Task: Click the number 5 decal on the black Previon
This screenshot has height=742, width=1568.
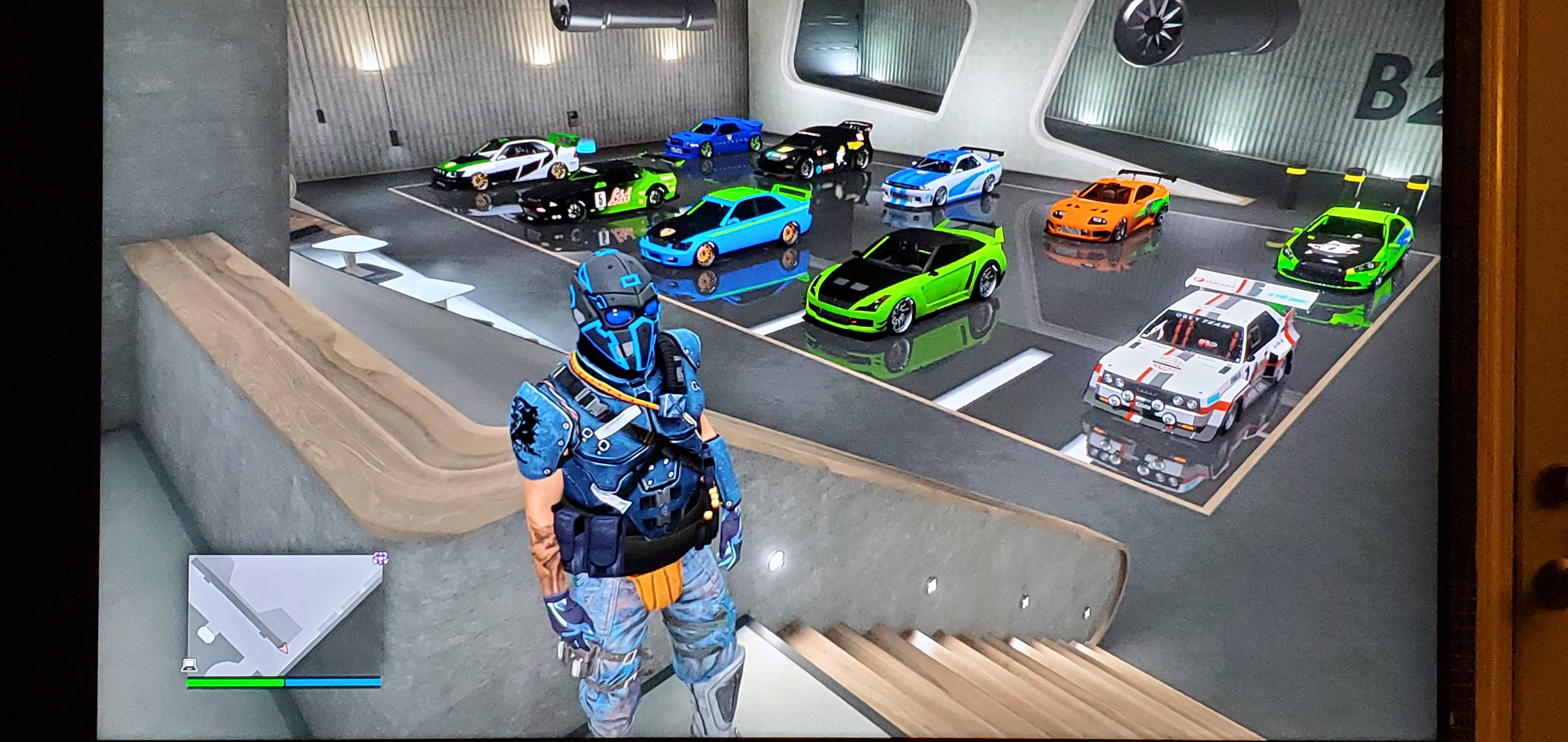Action: coord(600,199)
